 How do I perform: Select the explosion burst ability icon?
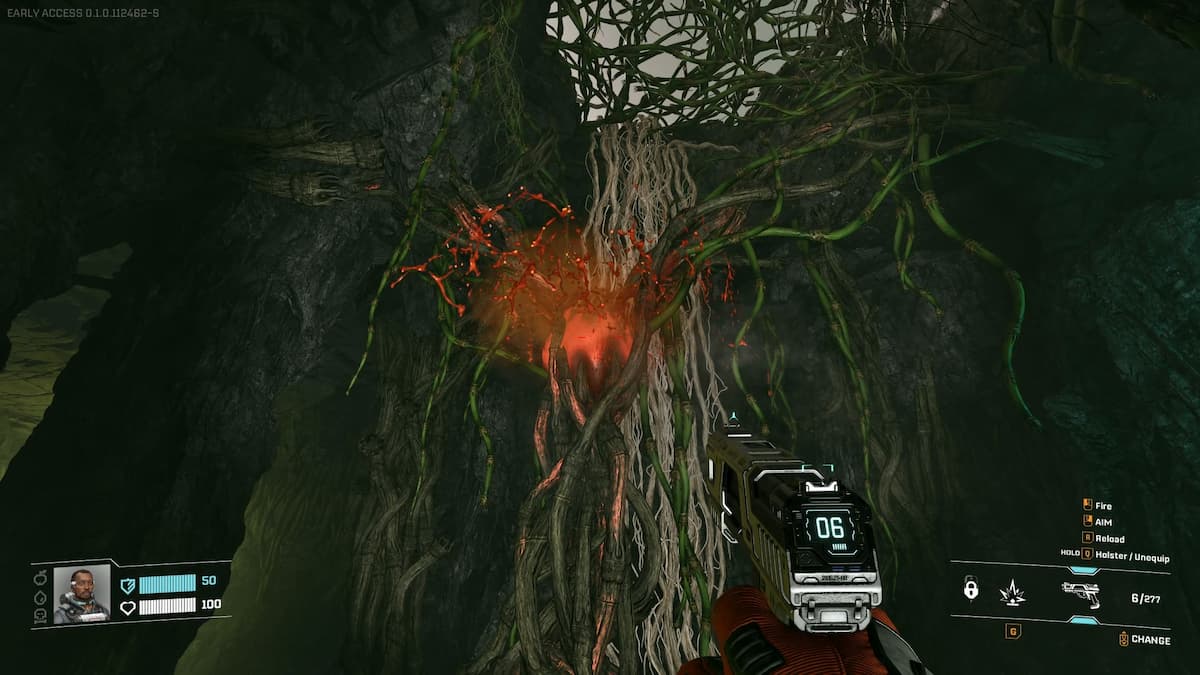click(x=1012, y=591)
